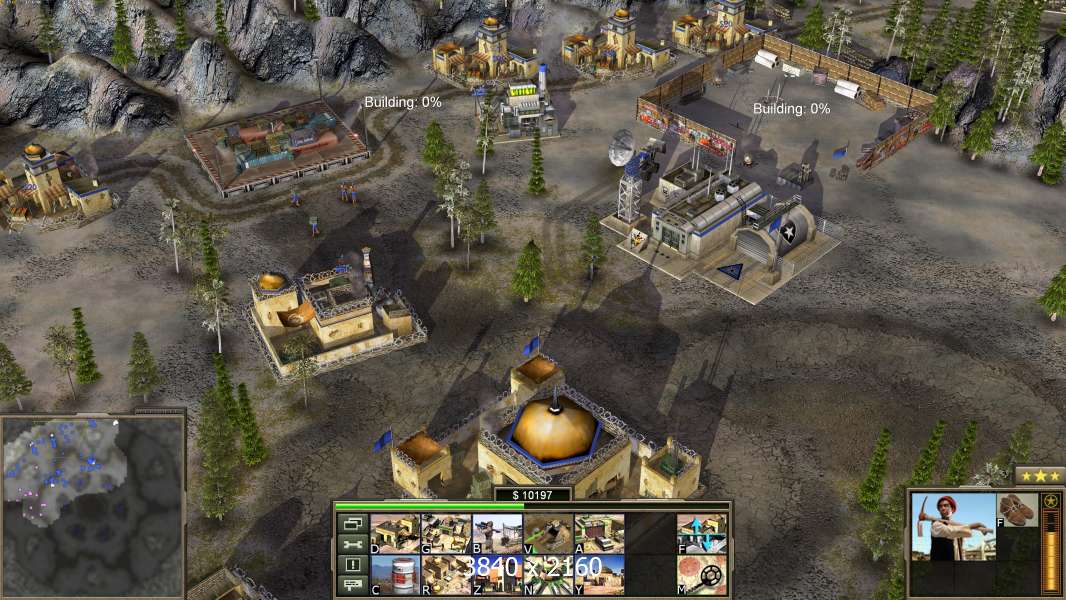The image size is (1066, 600).
Task: Choose the build icon marked Z
Action: pyautogui.click(x=497, y=574)
